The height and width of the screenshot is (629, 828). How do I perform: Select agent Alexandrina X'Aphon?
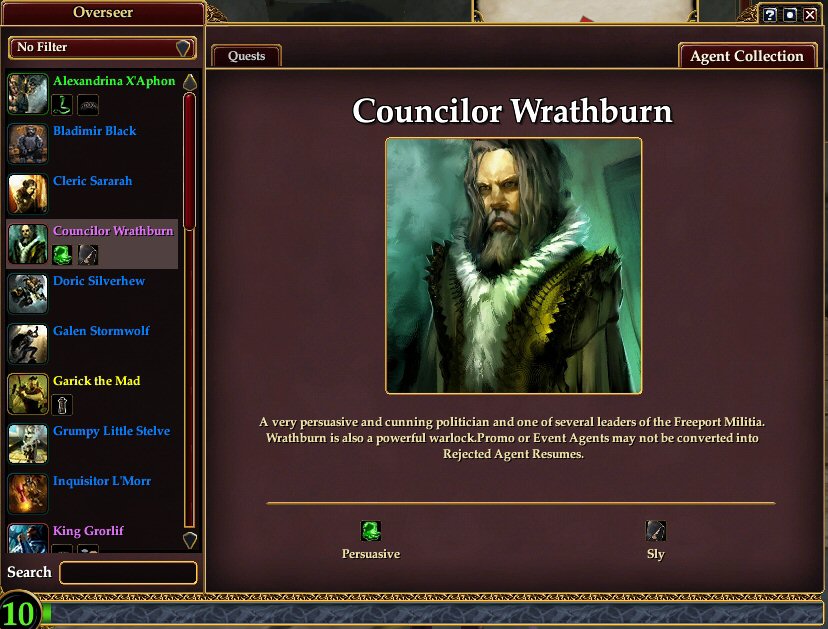pyautogui.click(x=113, y=81)
